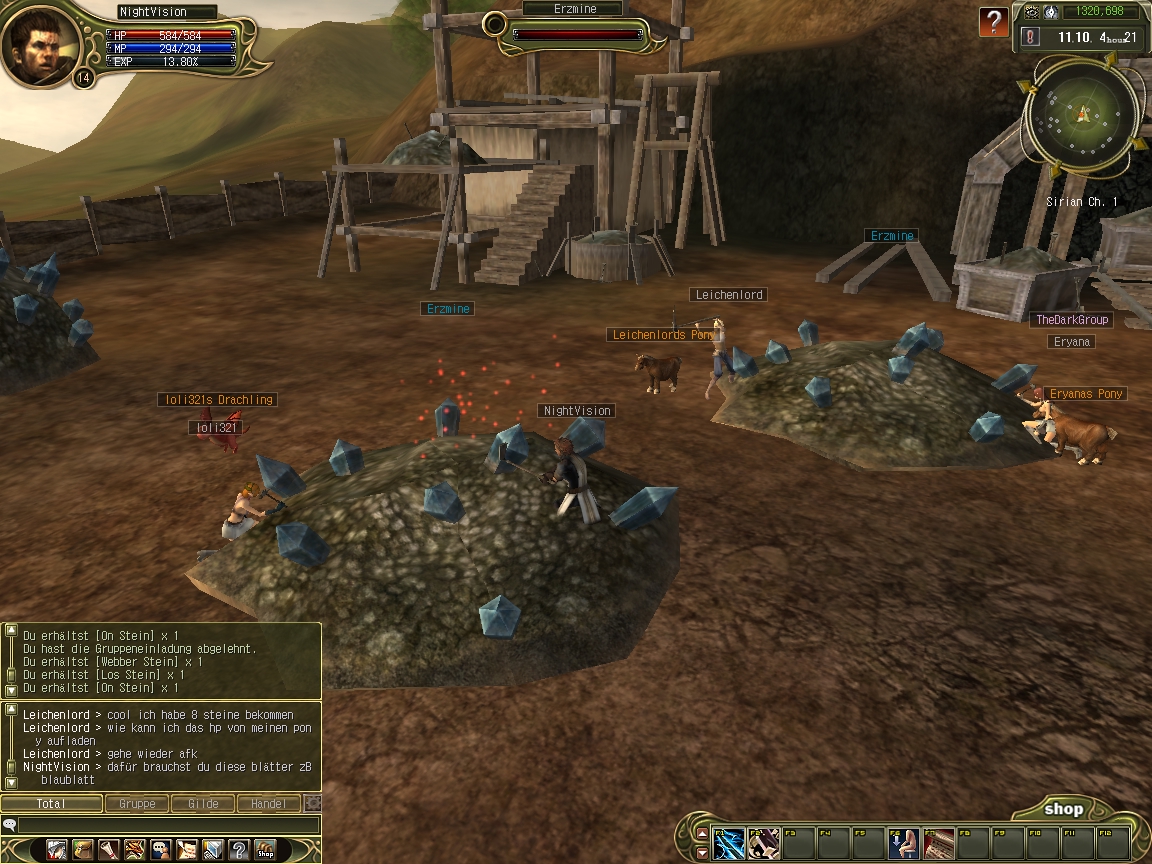Screen dimensions: 1152x864
Task: Open the character menu with knight icon
Action: point(57,850)
